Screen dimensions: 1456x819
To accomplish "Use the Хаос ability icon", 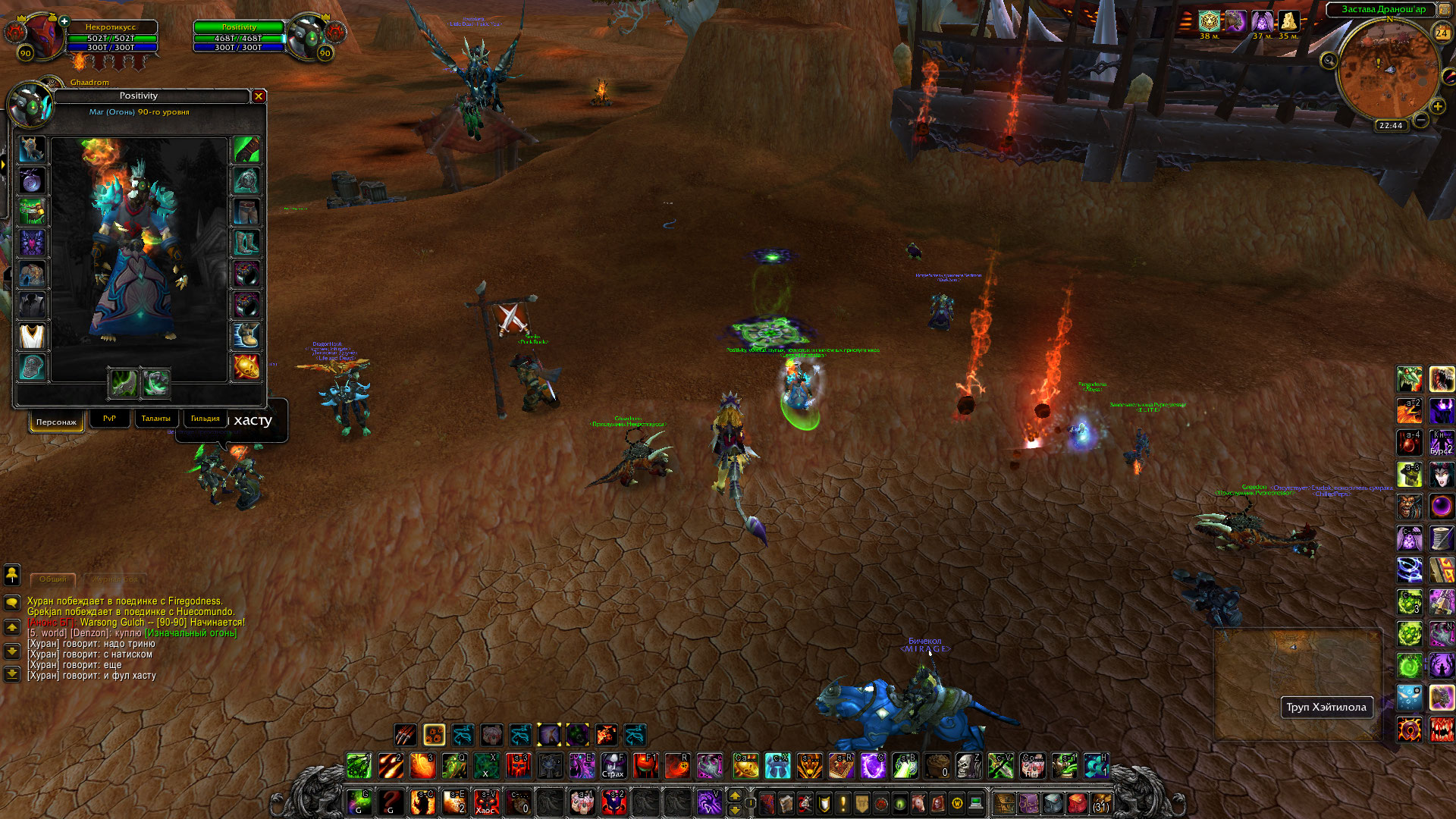I will coord(485,802).
